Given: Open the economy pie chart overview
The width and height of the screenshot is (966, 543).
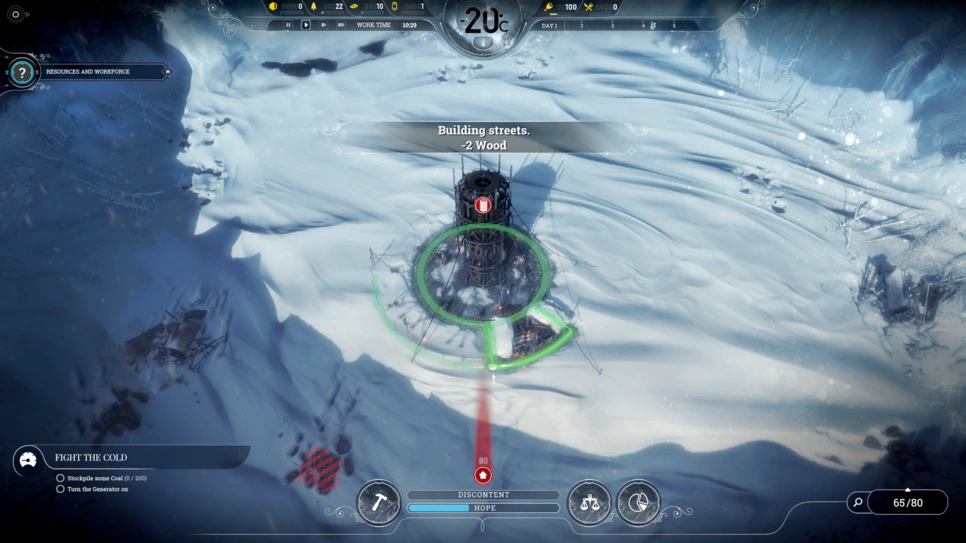Looking at the screenshot, I should [638, 503].
